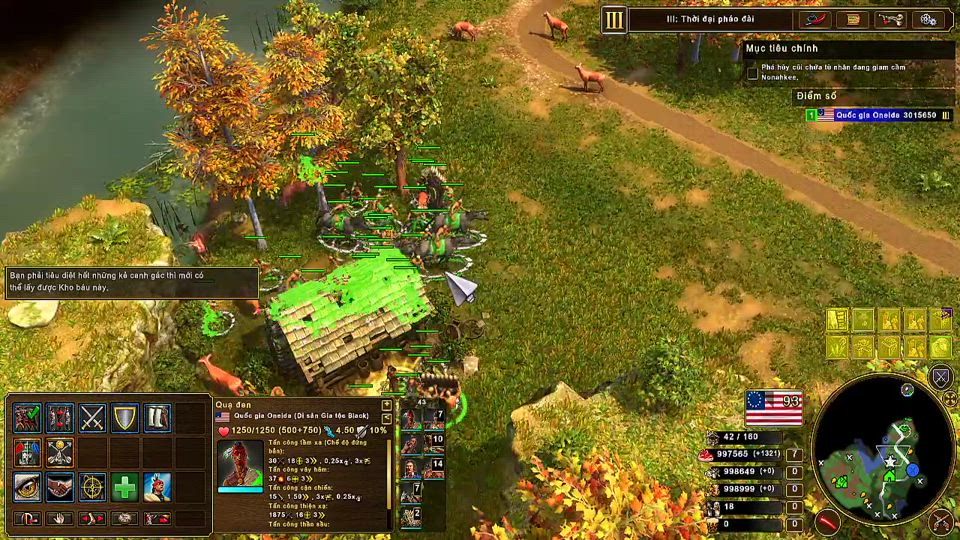Image resolution: width=960 pixels, height=540 pixels.
Task: Select the white boots formation command
Action: tap(157, 417)
